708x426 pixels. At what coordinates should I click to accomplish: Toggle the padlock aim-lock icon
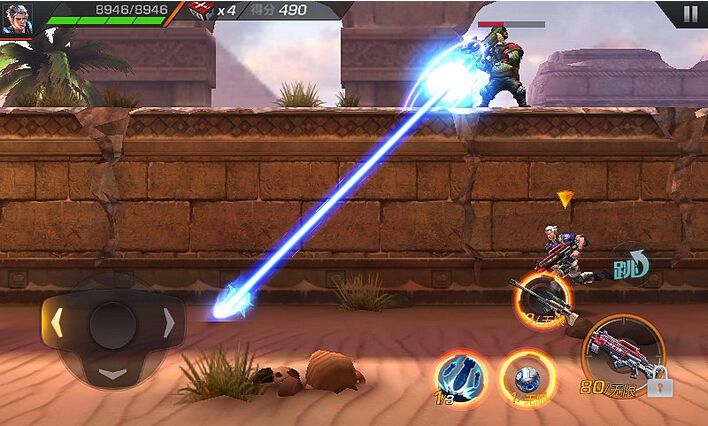coord(660,385)
